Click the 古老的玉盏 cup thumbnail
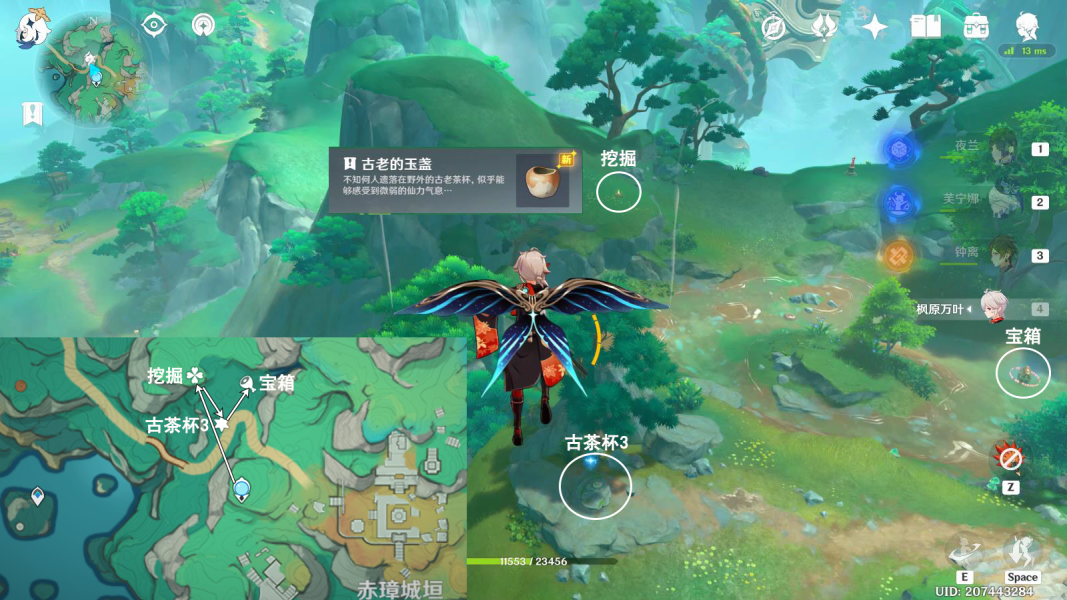 click(x=543, y=180)
